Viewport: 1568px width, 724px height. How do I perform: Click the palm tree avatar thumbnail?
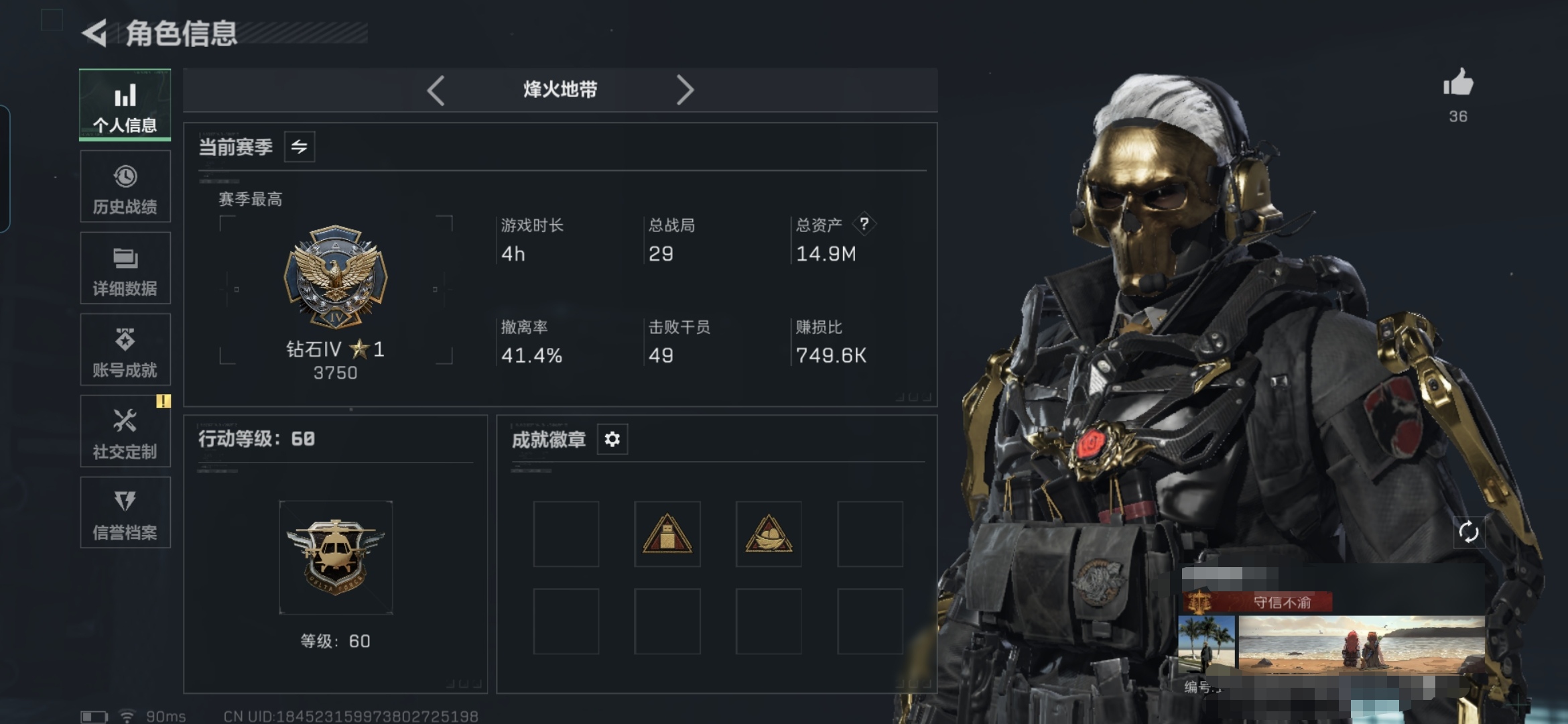(1206, 644)
